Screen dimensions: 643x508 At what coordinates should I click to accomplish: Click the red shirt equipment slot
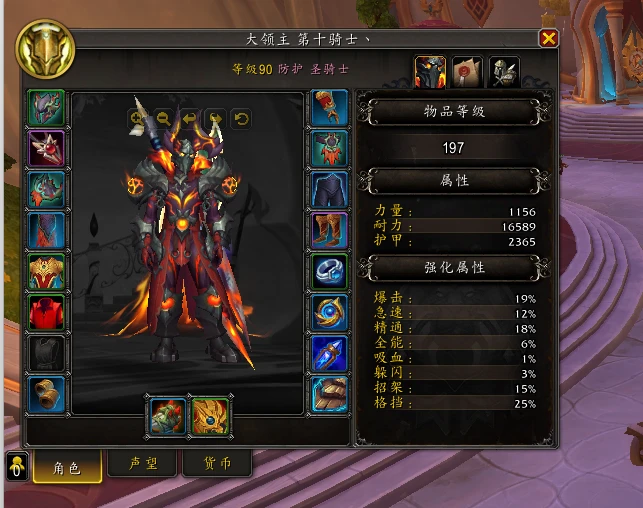(x=46, y=312)
